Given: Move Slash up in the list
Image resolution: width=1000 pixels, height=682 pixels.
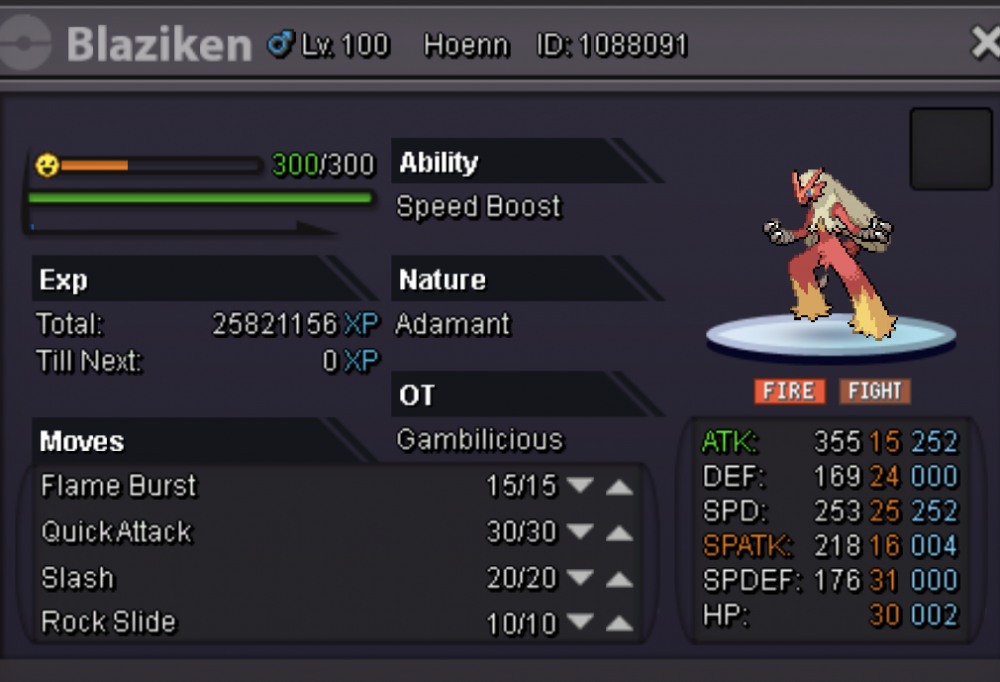Looking at the screenshot, I should tap(620, 579).
